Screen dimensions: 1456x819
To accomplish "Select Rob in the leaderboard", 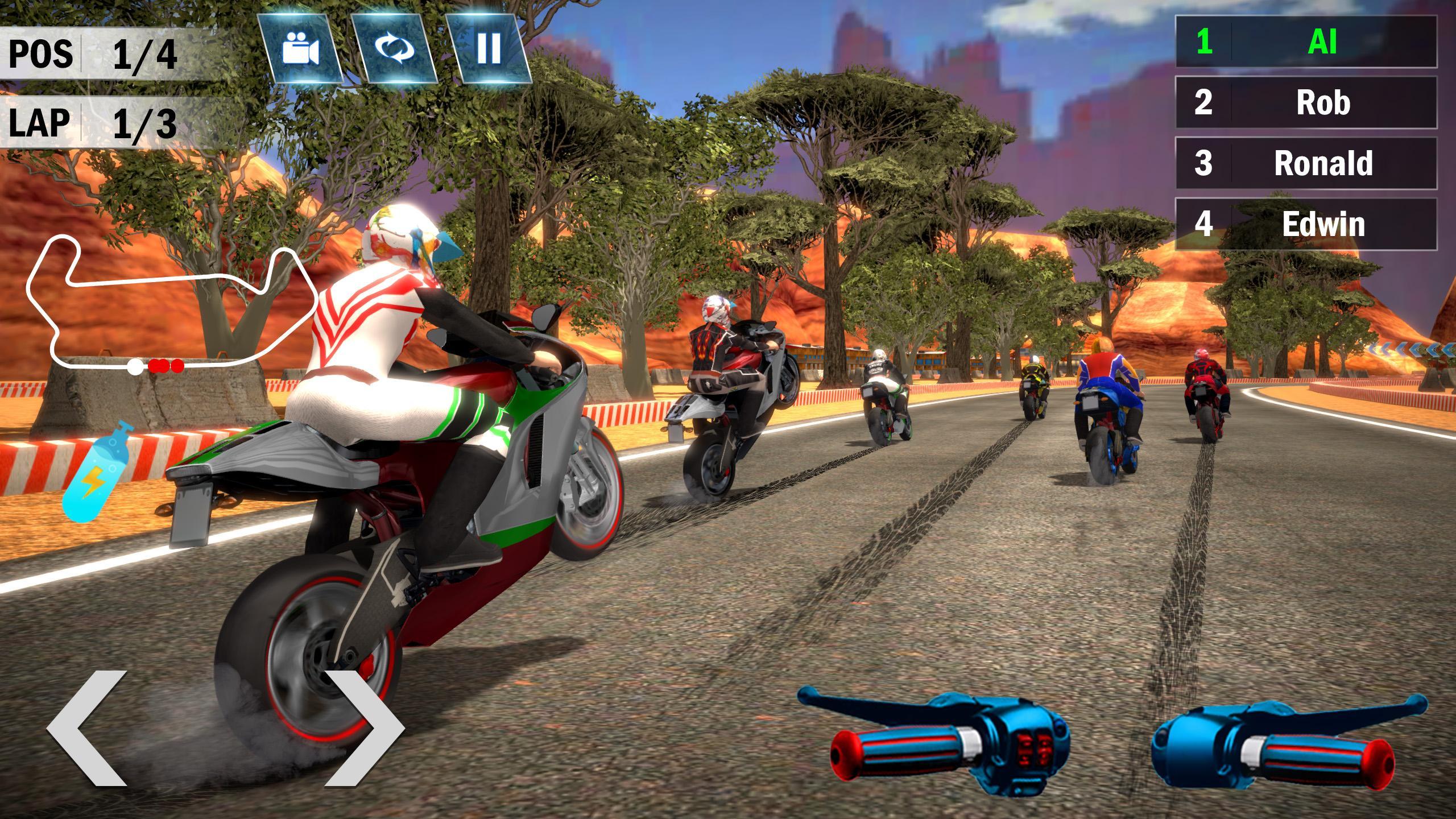I will click(1305, 102).
